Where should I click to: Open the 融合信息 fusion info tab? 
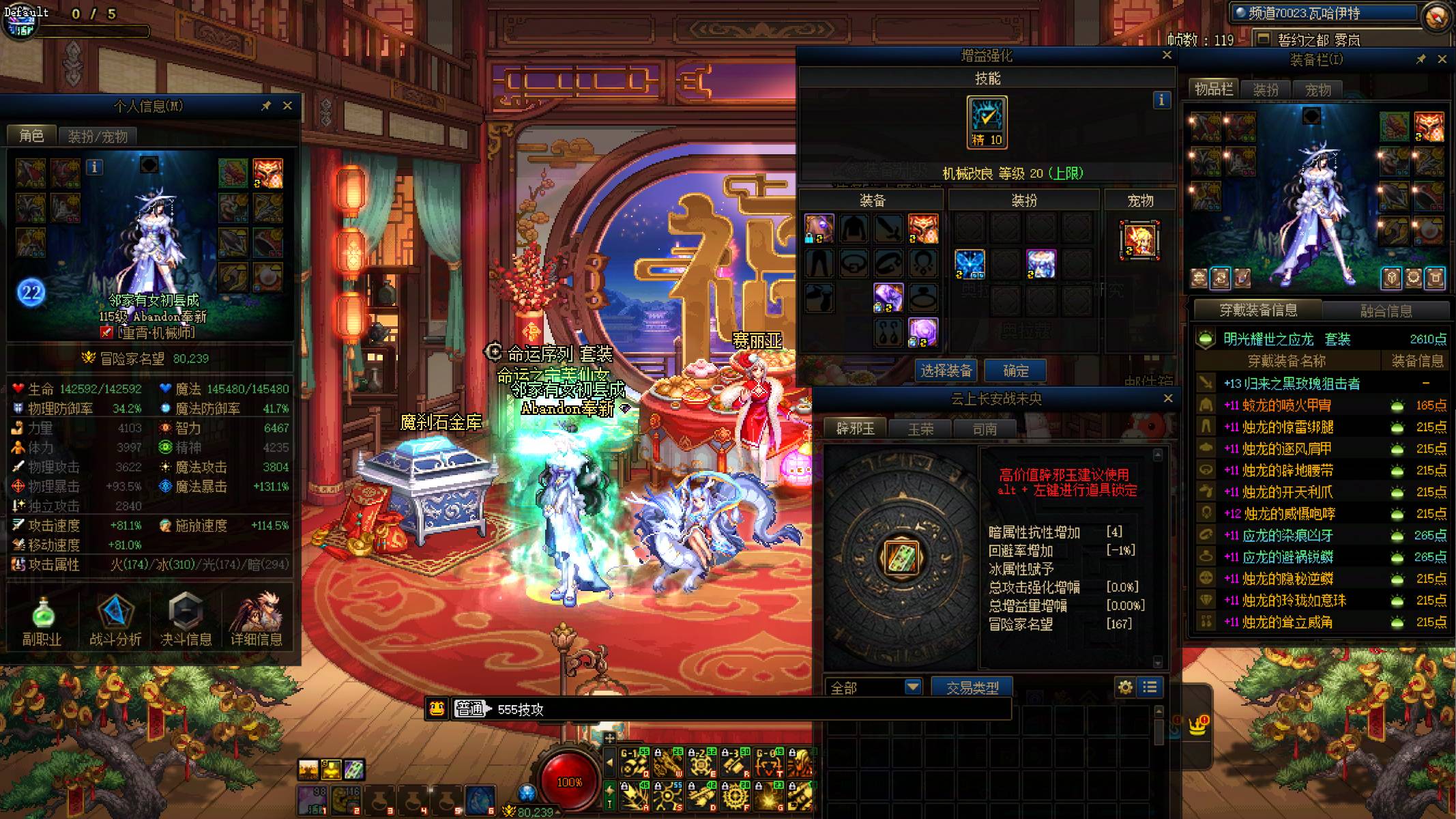[1386, 311]
